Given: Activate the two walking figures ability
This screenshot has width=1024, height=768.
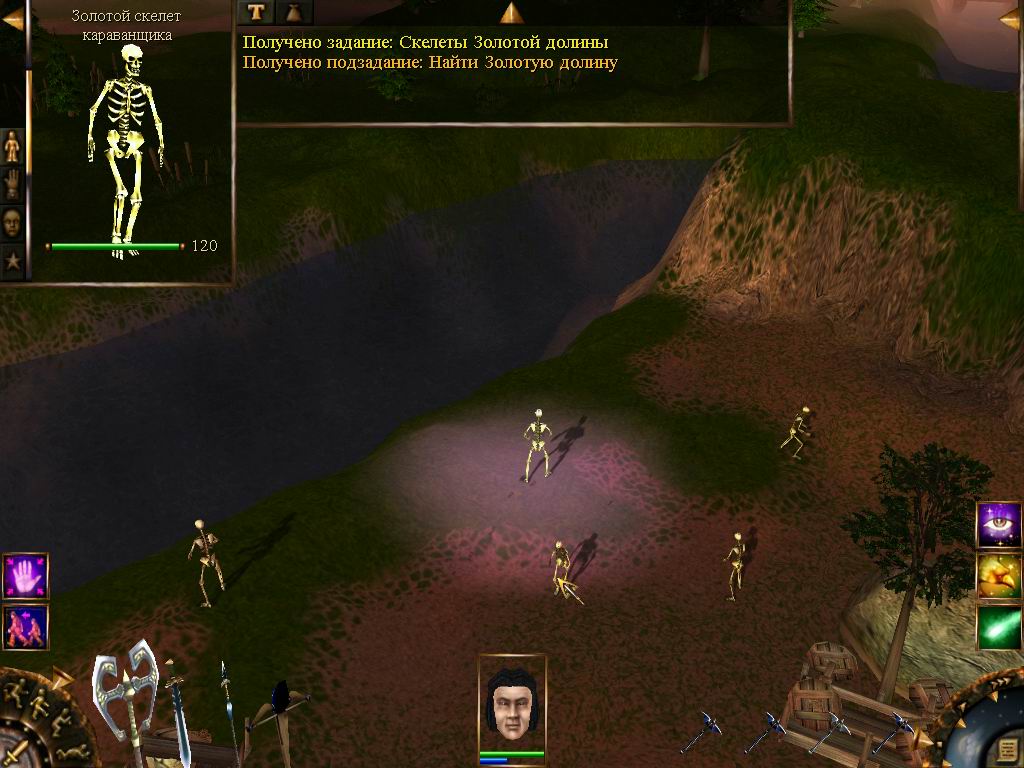Looking at the screenshot, I should pos(25,626).
